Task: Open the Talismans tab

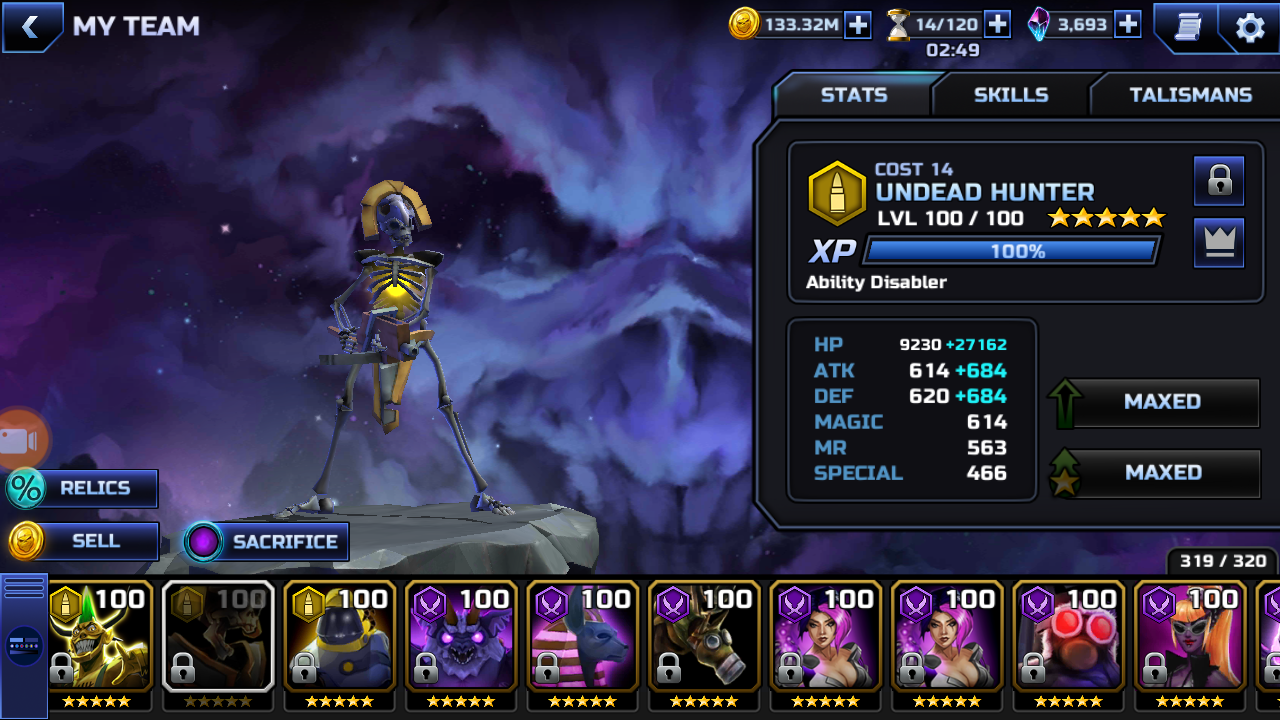Action: coord(1190,95)
